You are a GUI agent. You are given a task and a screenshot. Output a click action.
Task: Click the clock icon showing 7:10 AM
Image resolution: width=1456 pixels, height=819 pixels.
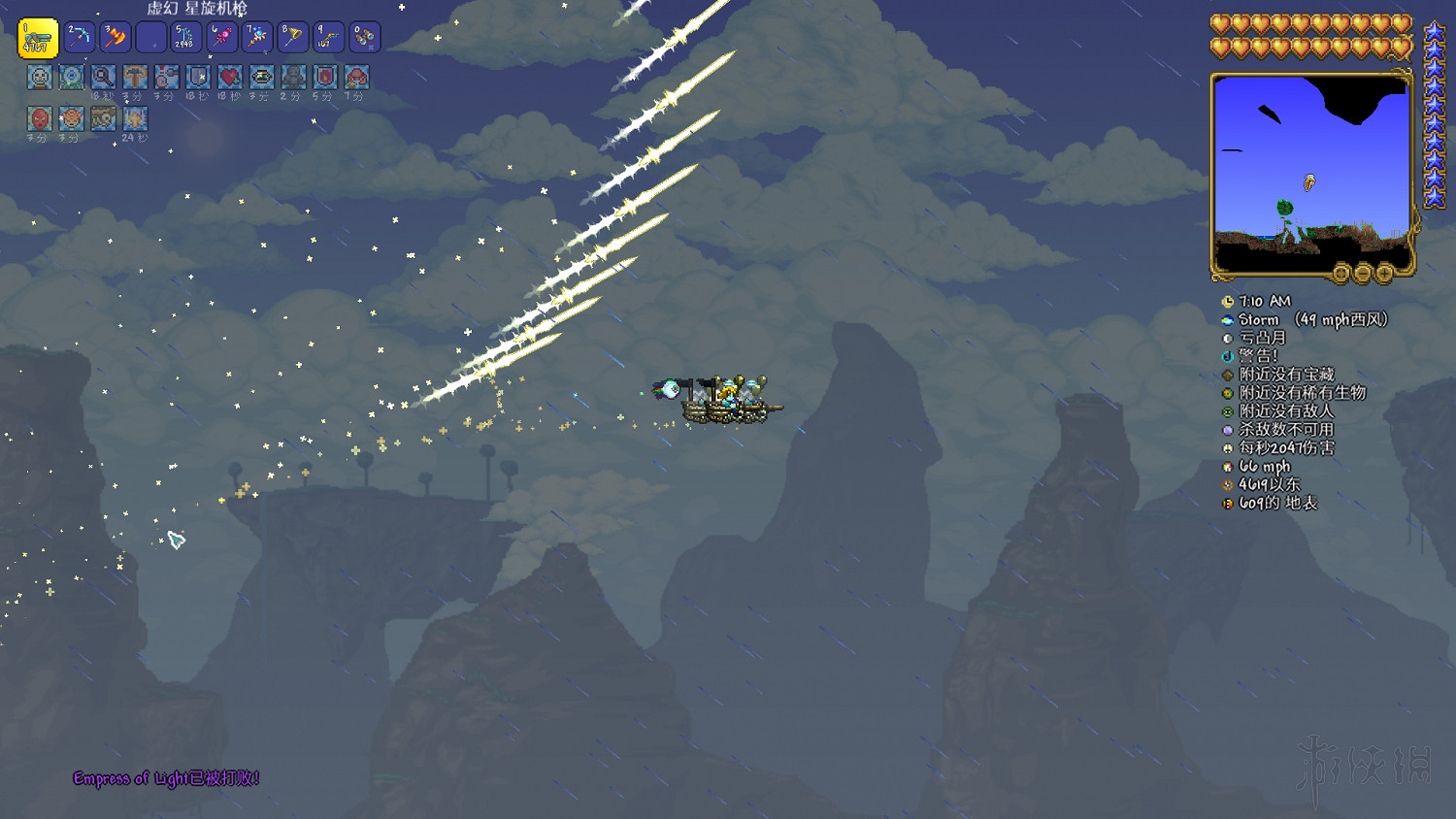1228,301
